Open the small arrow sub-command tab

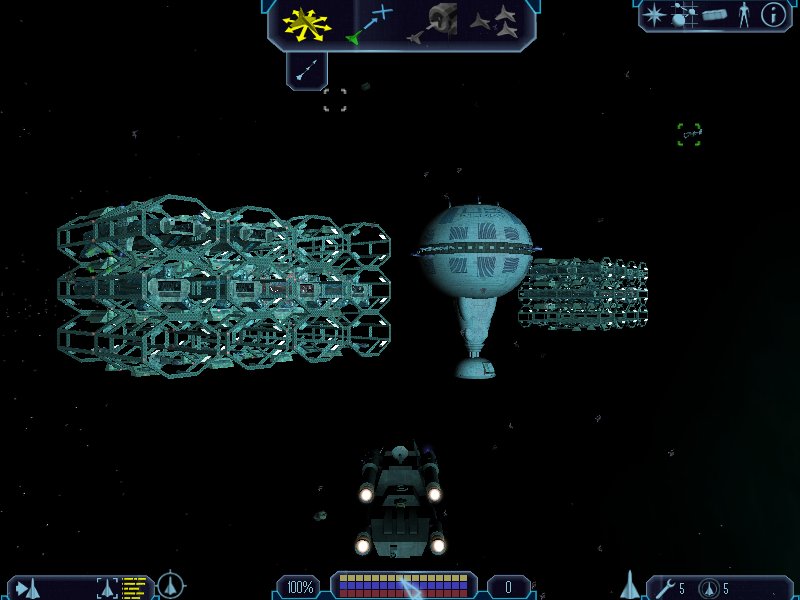[x=307, y=69]
